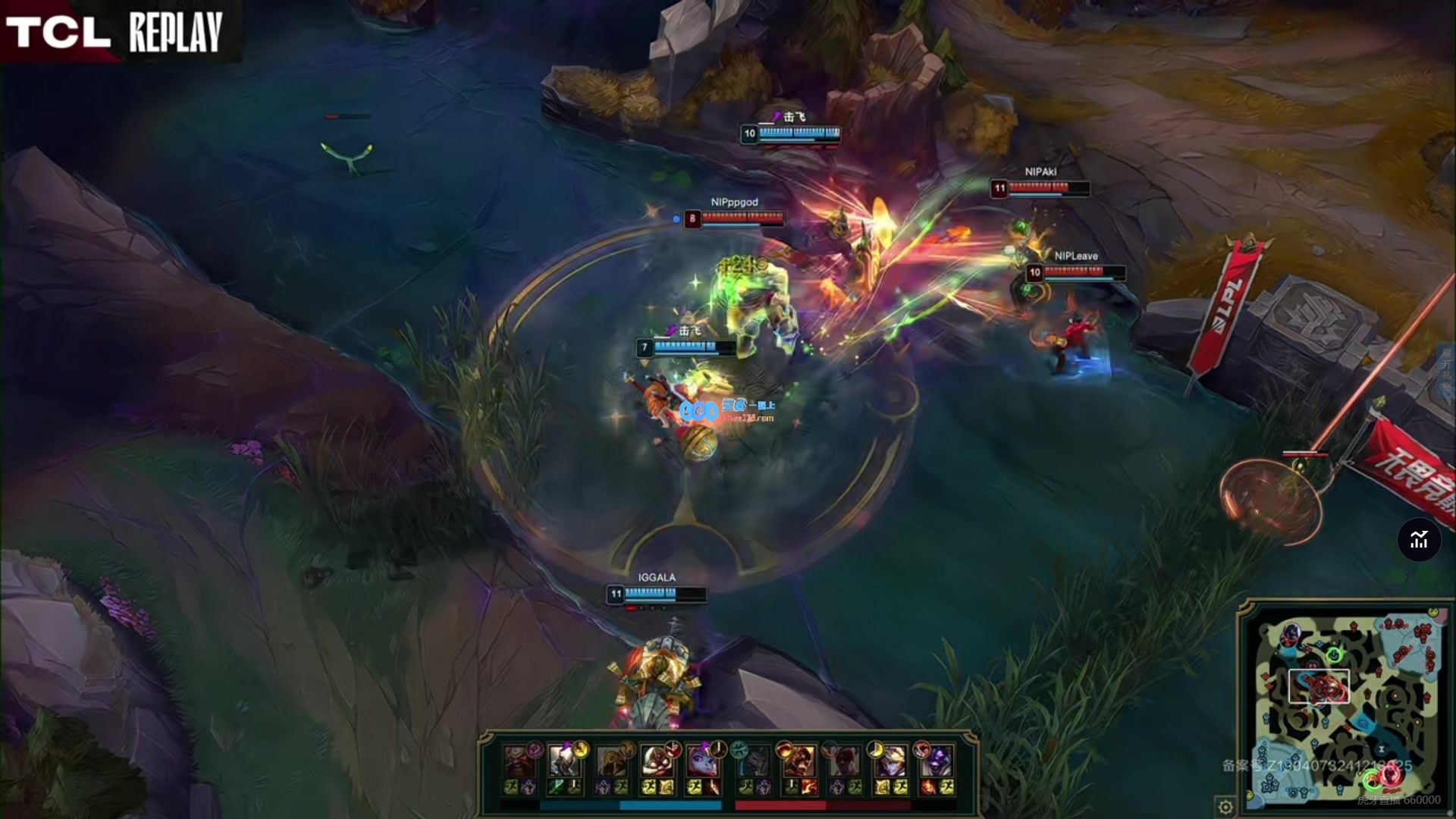Open the gear settings beside the minimap

click(1225, 806)
